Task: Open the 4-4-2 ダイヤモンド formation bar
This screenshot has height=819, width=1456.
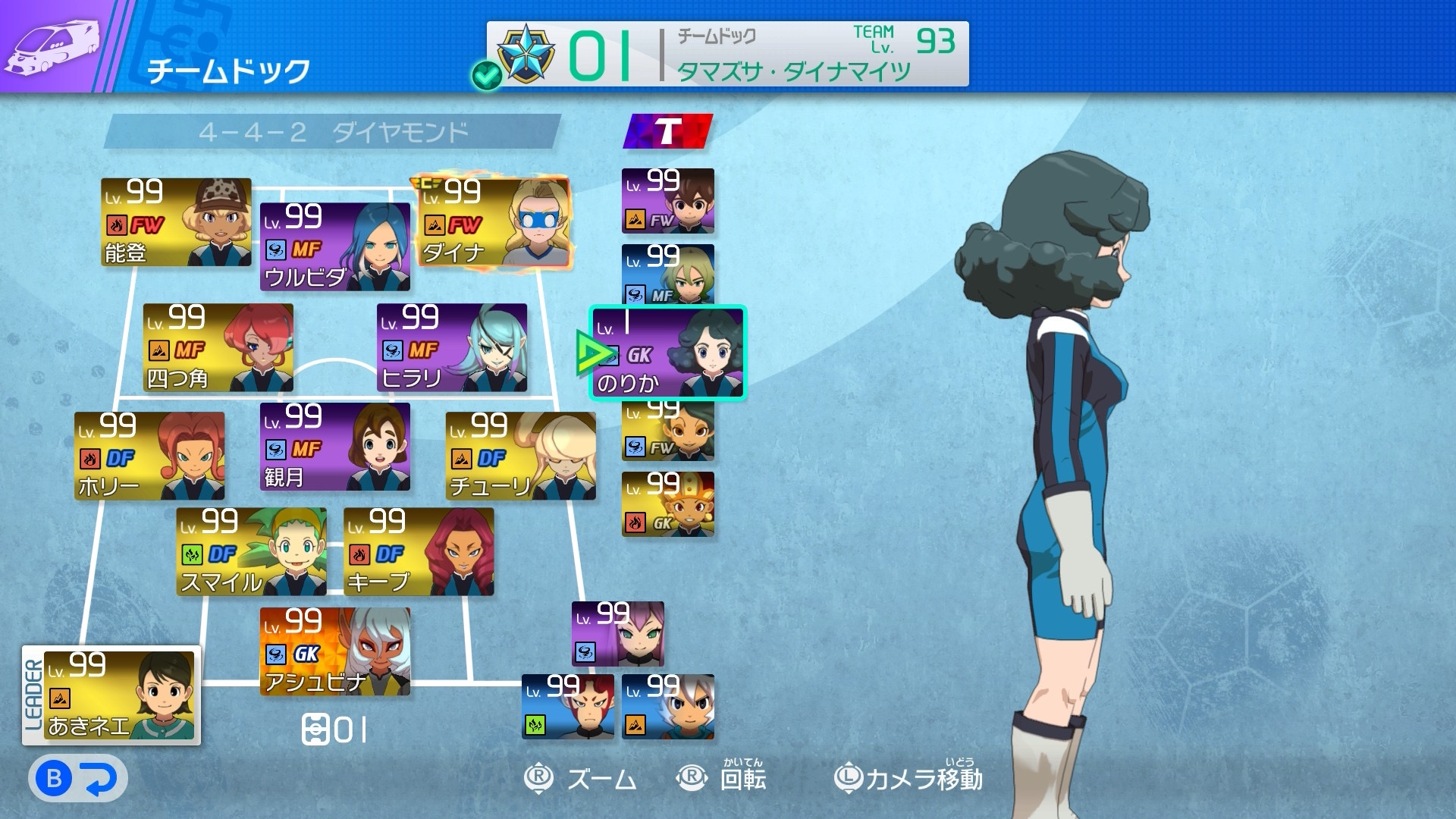Action: 332,133
